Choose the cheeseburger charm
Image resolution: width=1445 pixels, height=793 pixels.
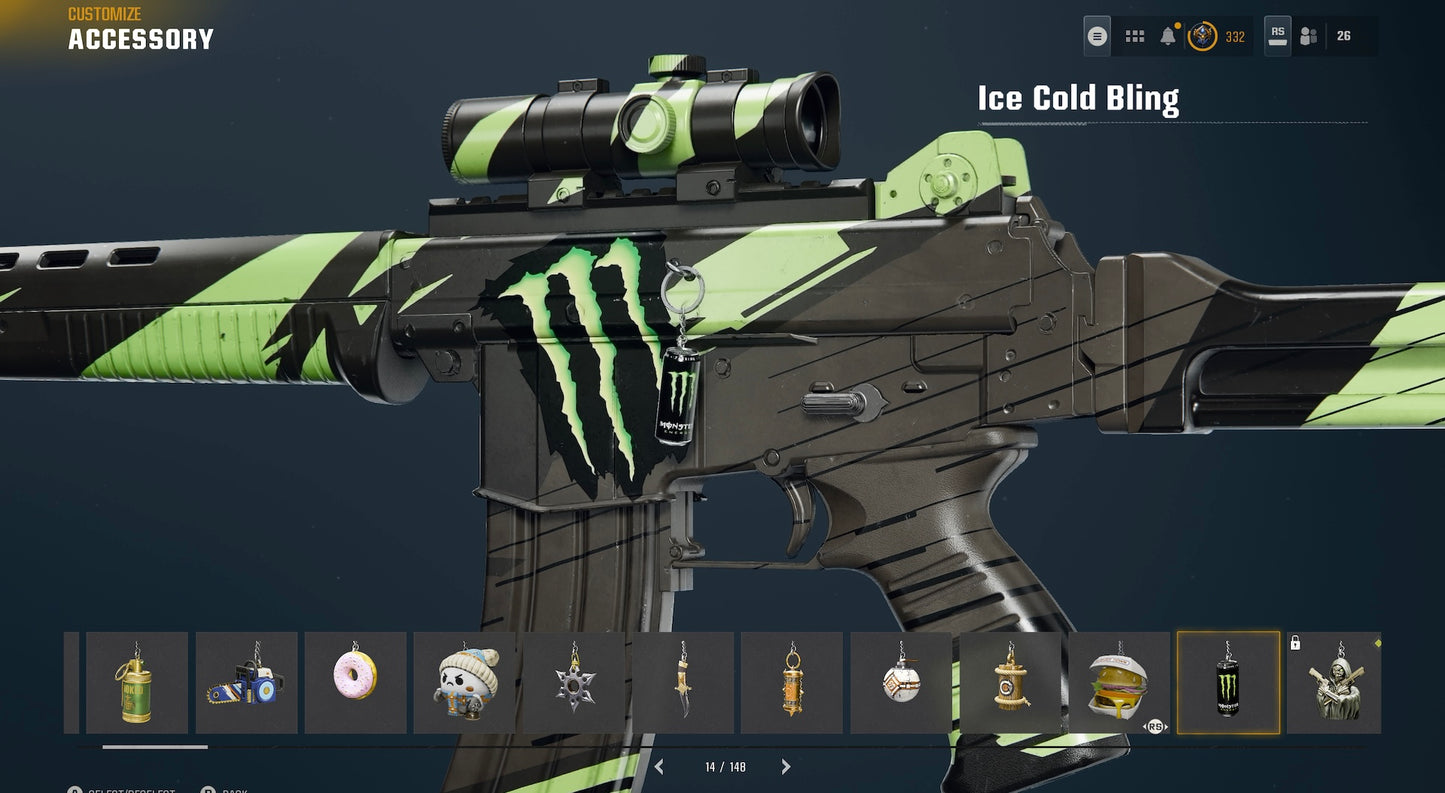[x=1119, y=683]
